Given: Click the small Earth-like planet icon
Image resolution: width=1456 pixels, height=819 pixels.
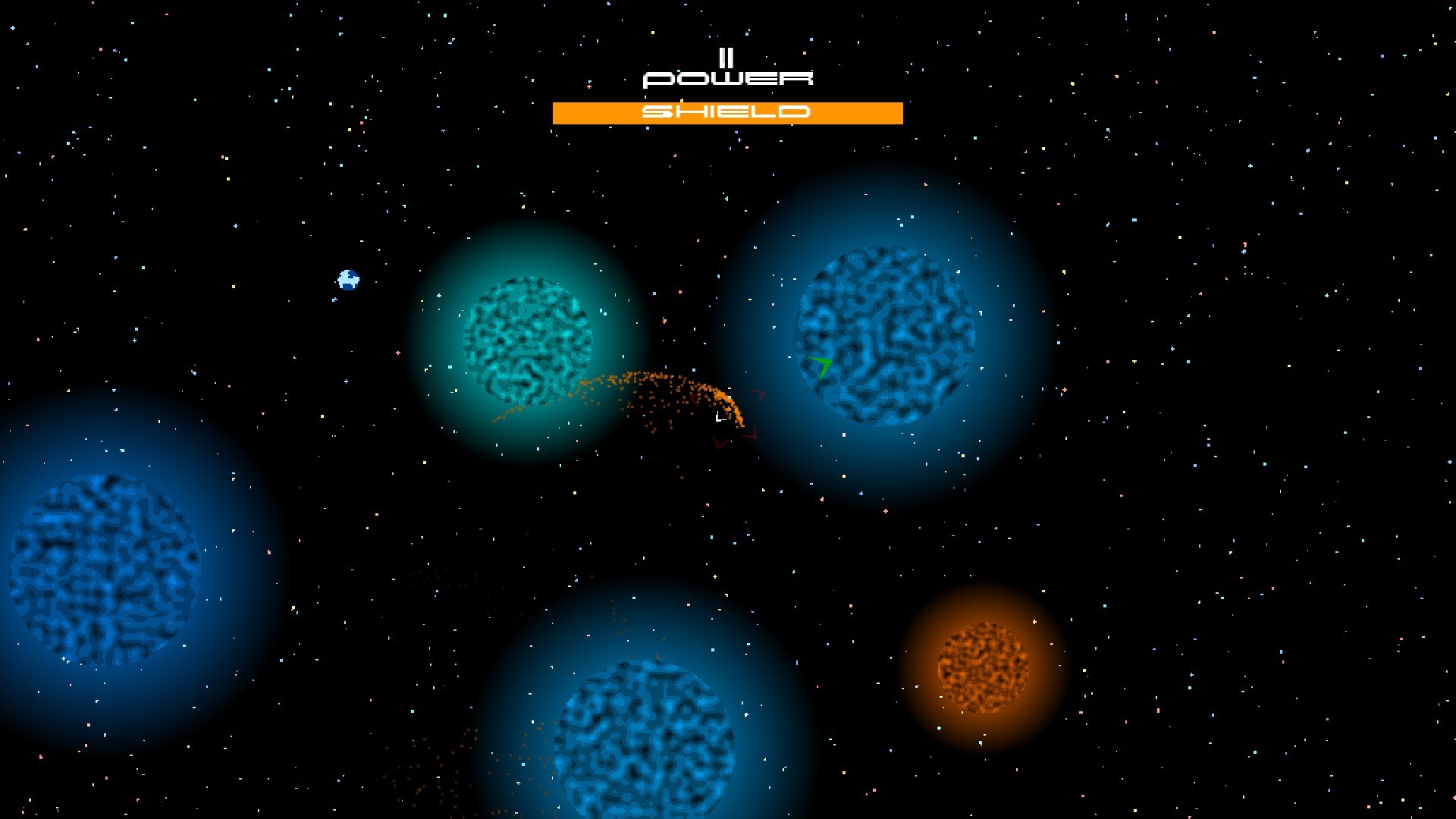Looking at the screenshot, I should click(x=347, y=281).
